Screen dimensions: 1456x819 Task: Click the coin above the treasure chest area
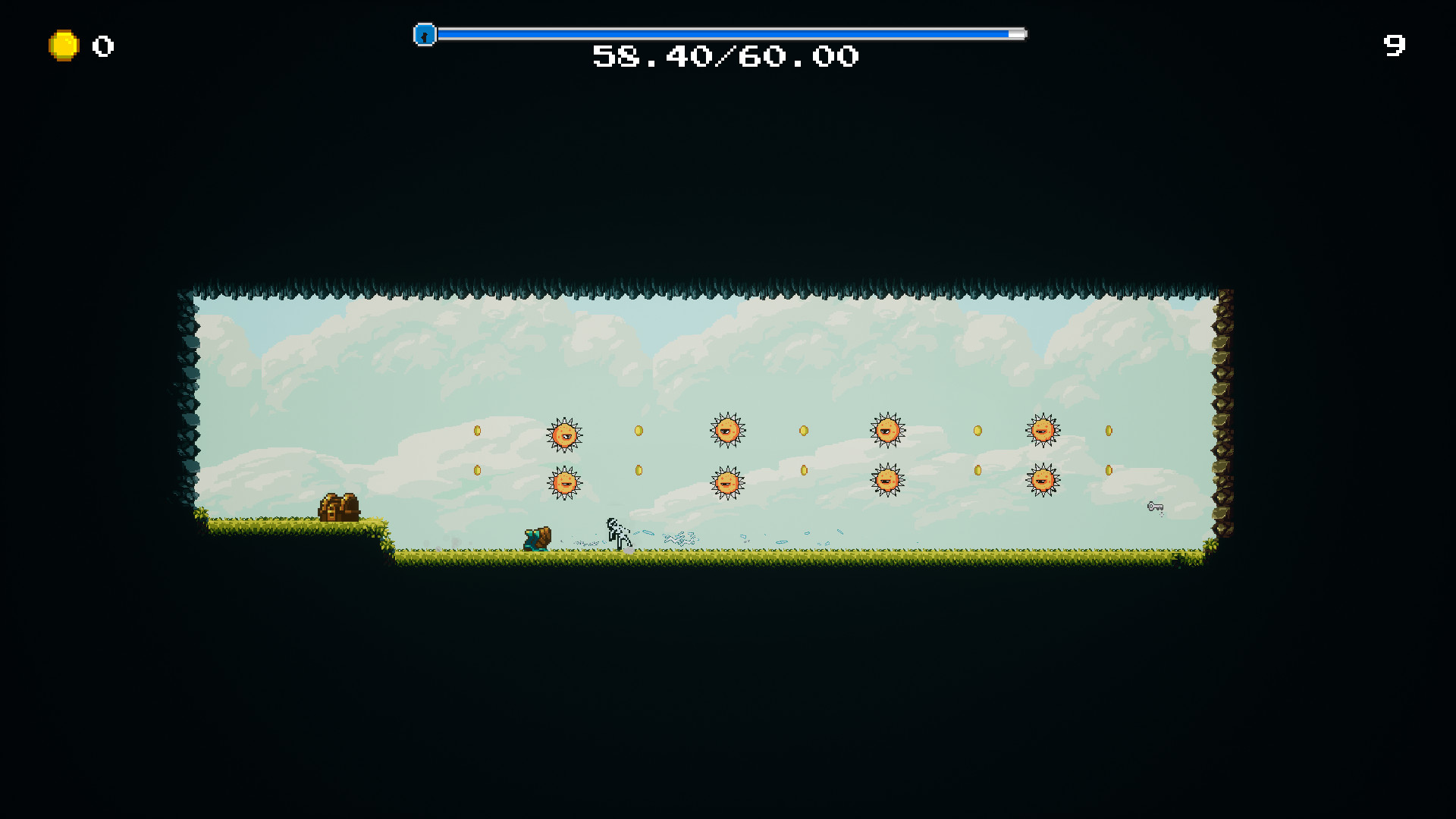(477, 470)
